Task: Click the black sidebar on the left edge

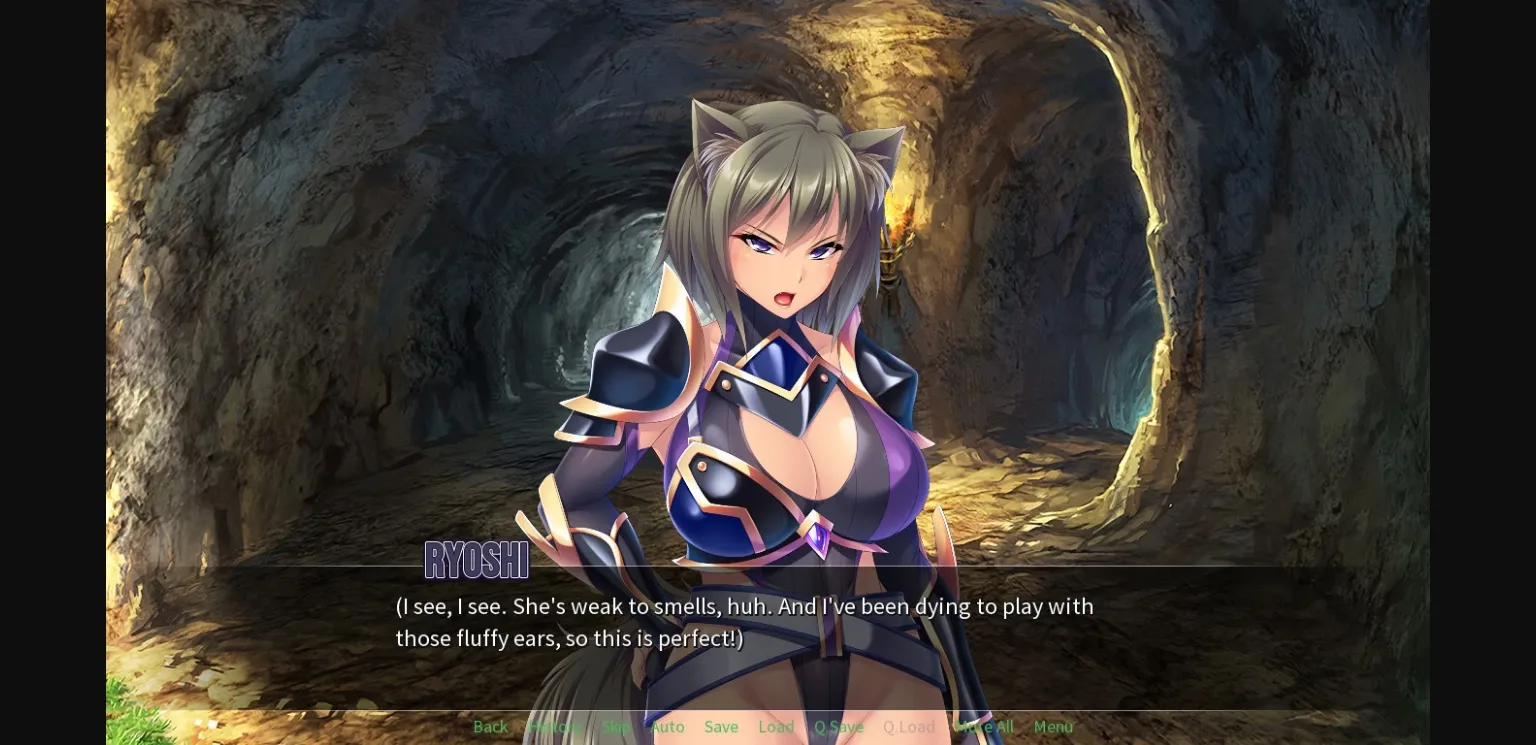Action: click(50, 372)
